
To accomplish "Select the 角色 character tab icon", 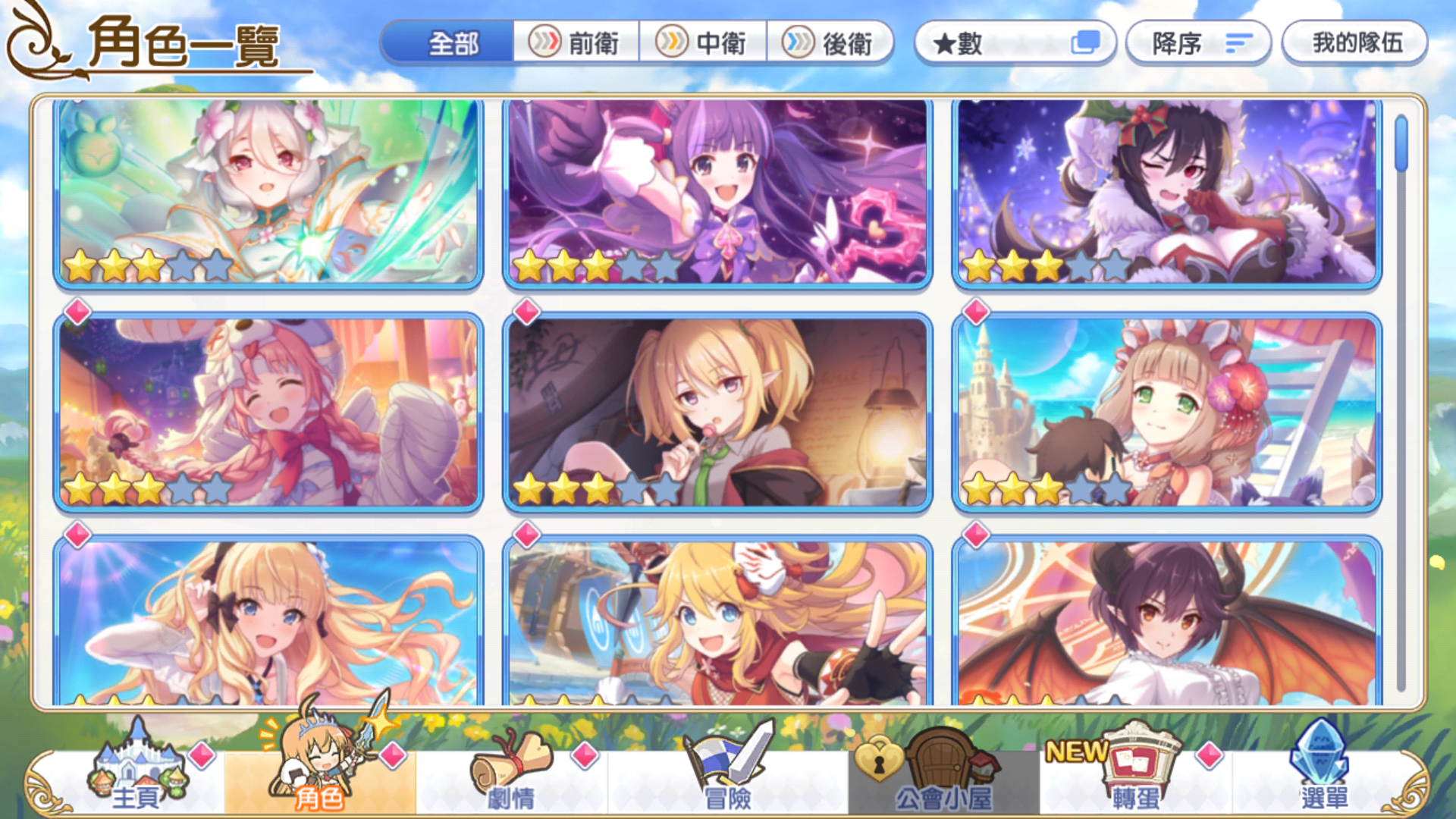I will pyautogui.click(x=318, y=766).
